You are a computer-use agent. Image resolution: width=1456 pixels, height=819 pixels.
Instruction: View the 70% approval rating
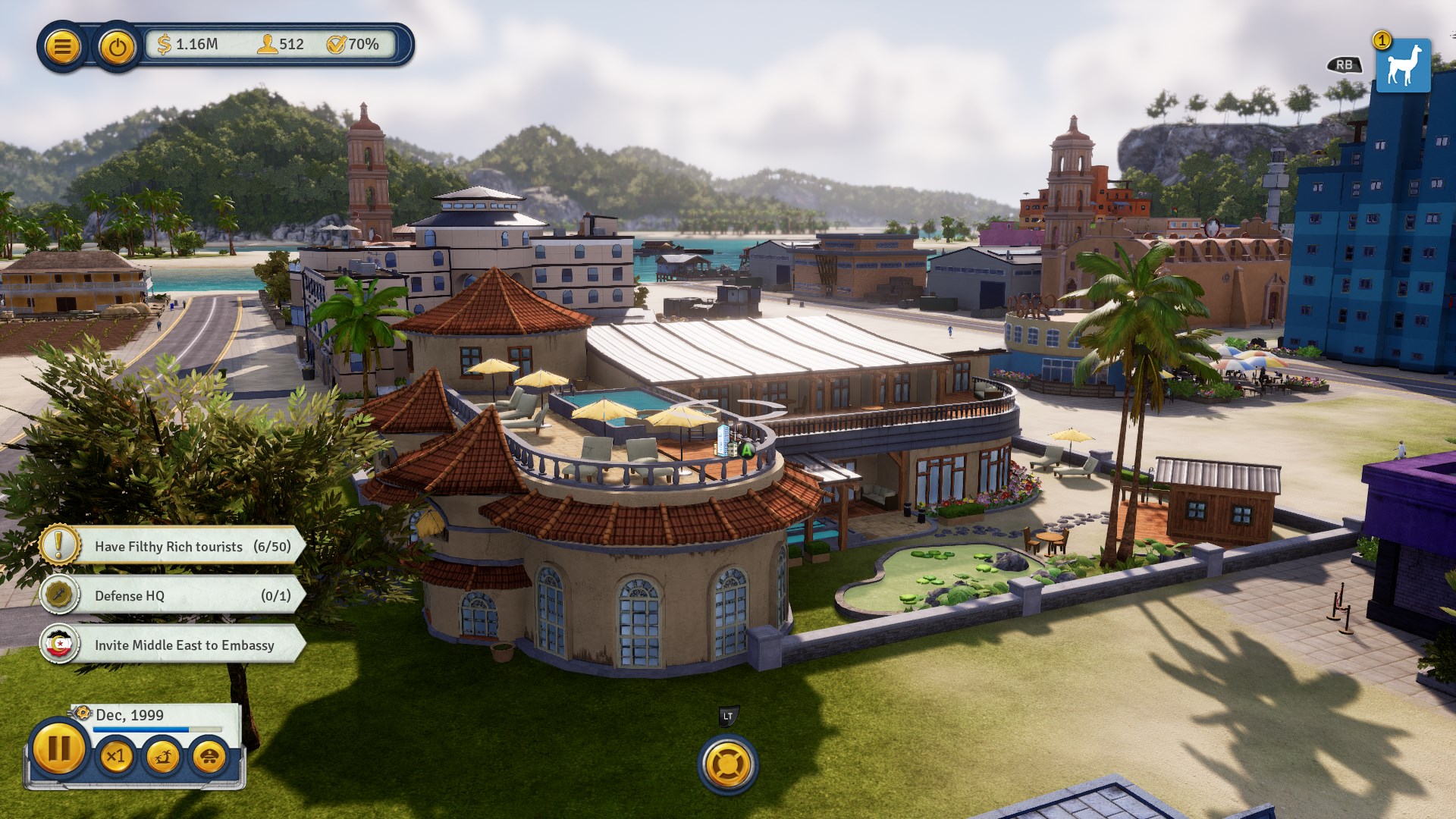353,45
